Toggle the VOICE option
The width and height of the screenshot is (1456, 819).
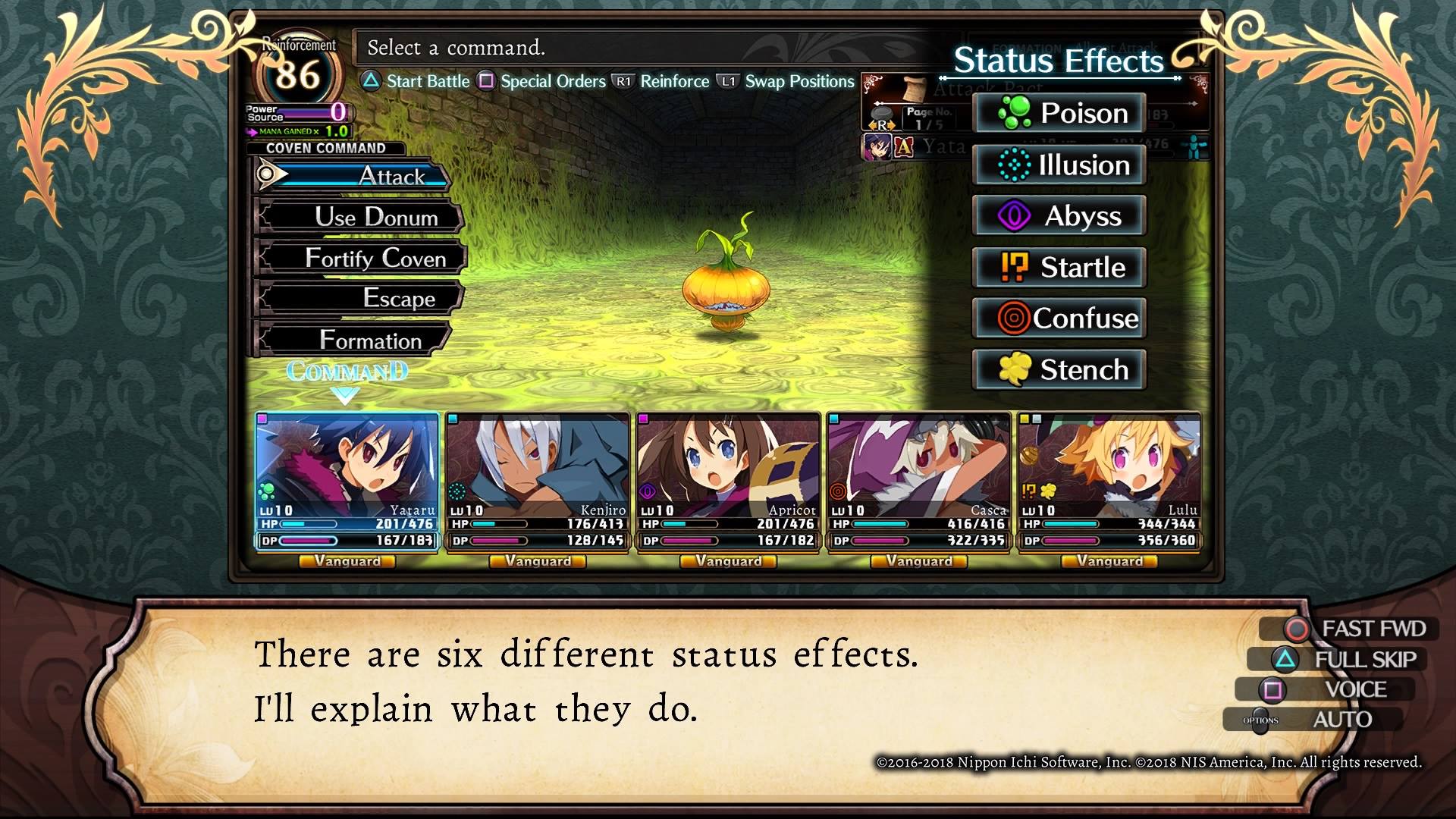tap(1338, 689)
